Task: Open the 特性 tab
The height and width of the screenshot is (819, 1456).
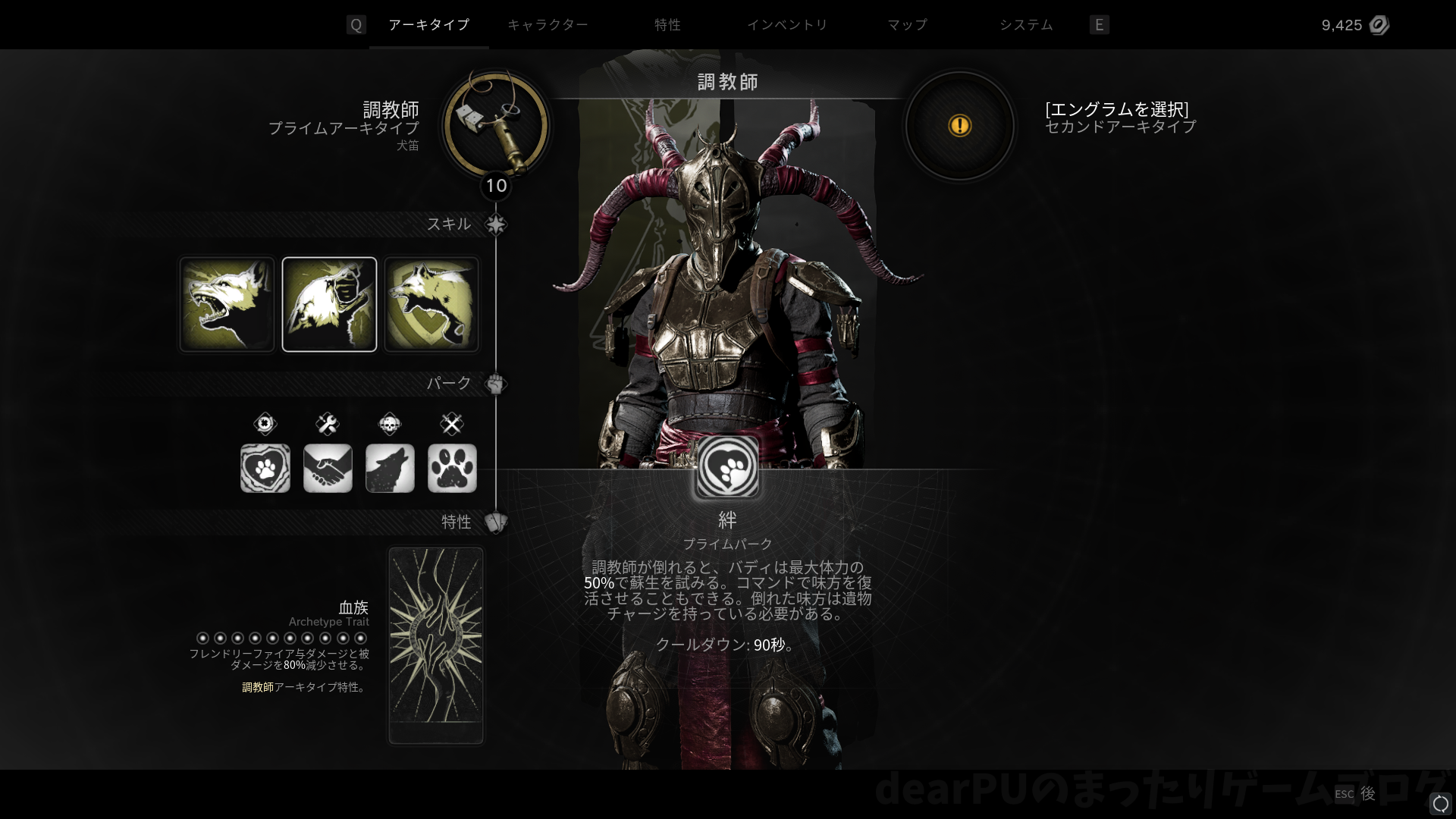Action: pos(667,25)
